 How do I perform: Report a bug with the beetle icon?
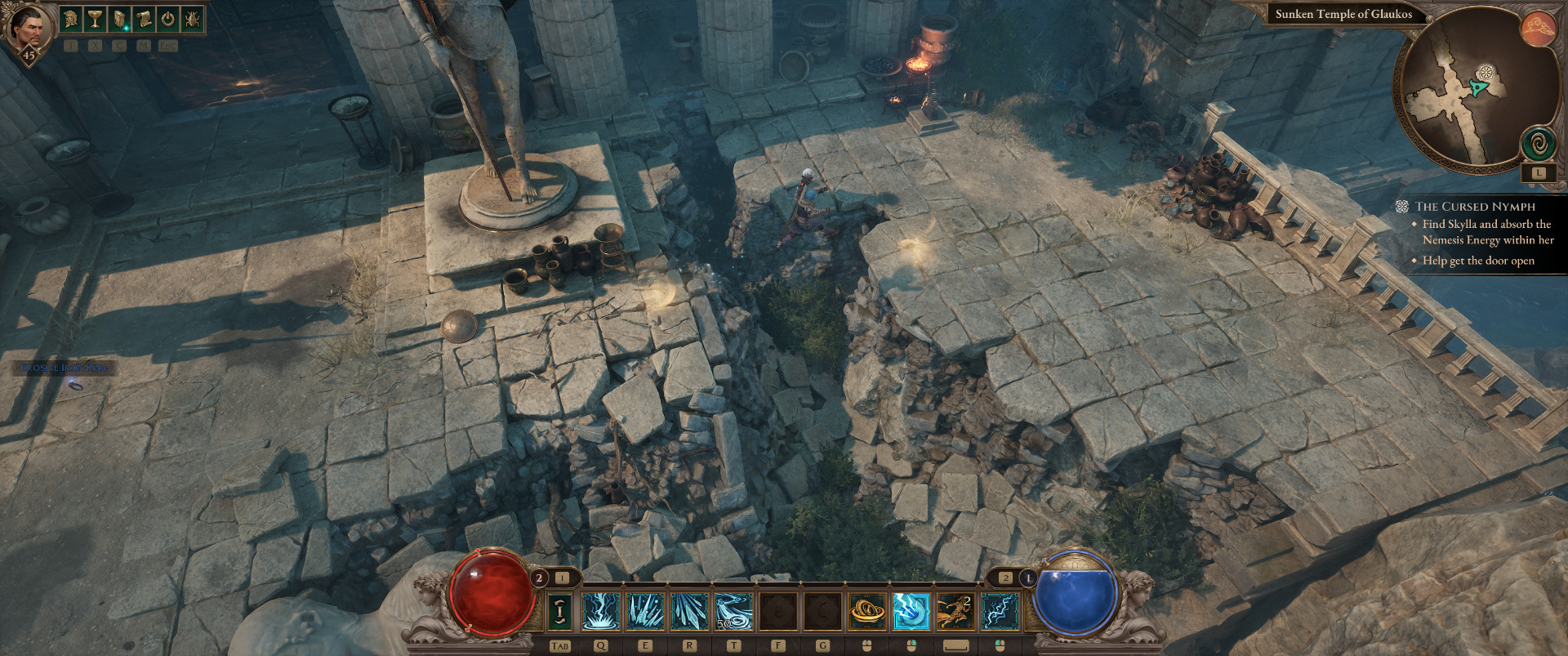click(x=192, y=19)
